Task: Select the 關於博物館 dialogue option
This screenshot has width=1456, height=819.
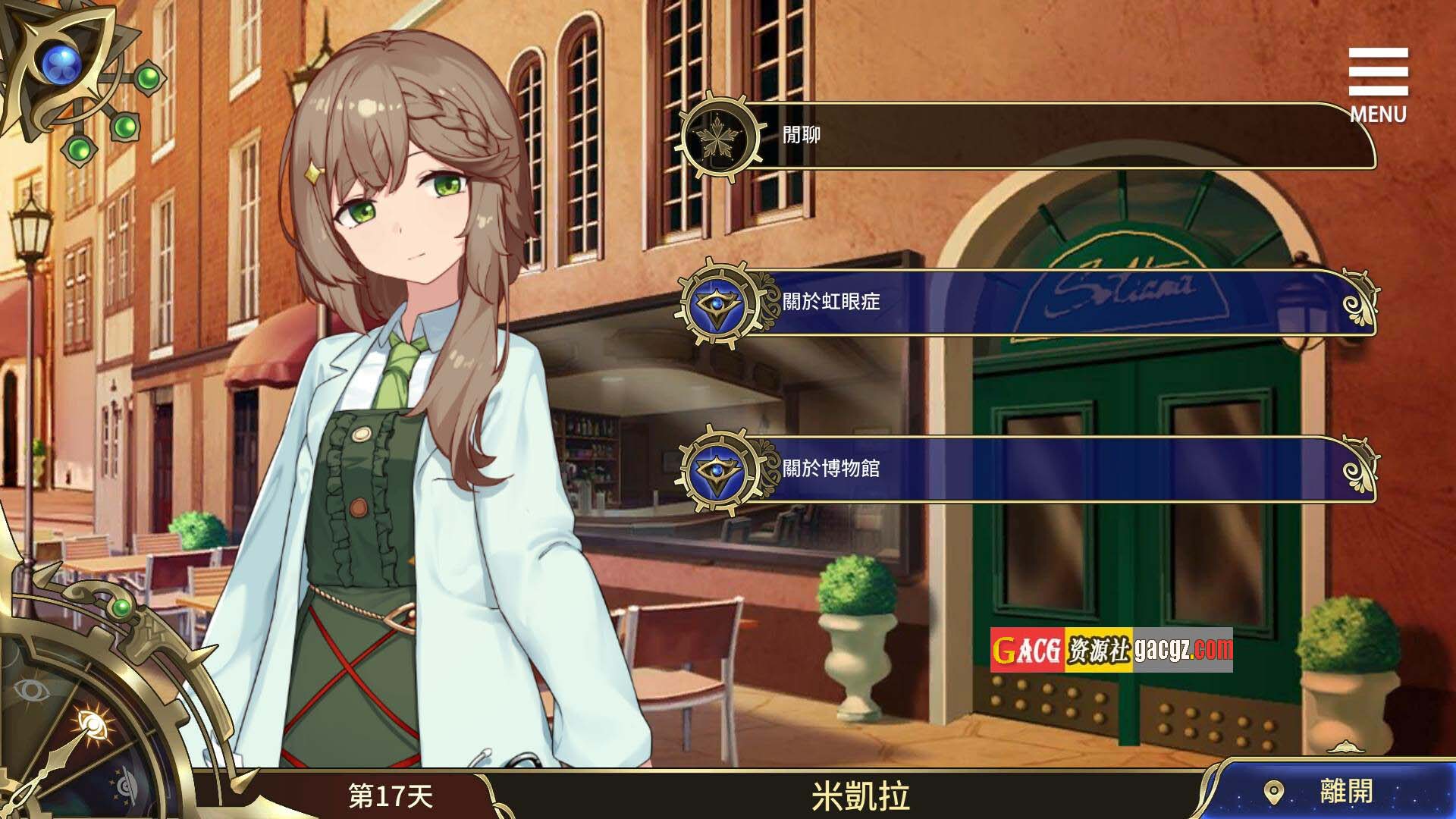Action: point(1024,469)
